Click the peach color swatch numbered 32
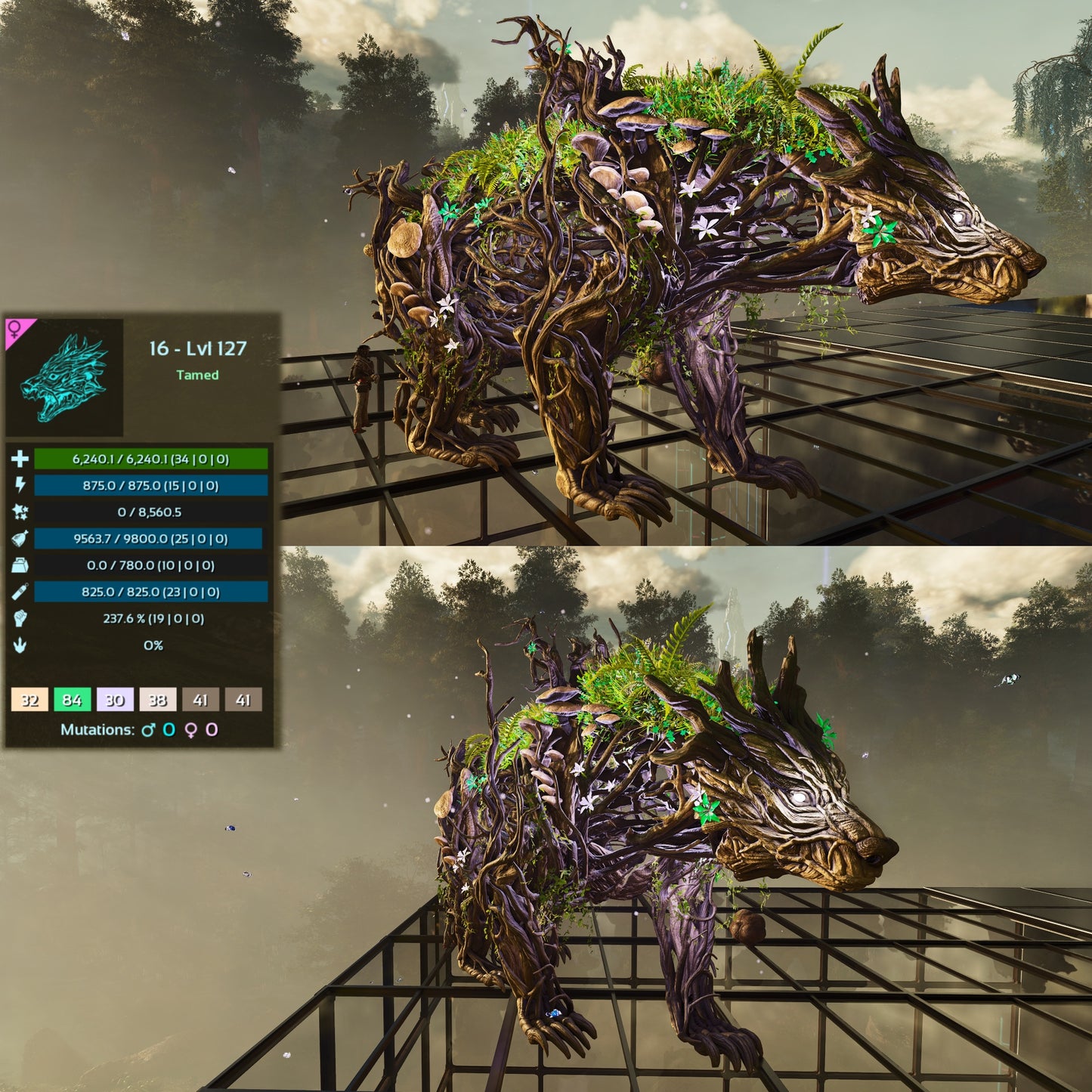This screenshot has height=1092, width=1092. pyautogui.click(x=29, y=699)
